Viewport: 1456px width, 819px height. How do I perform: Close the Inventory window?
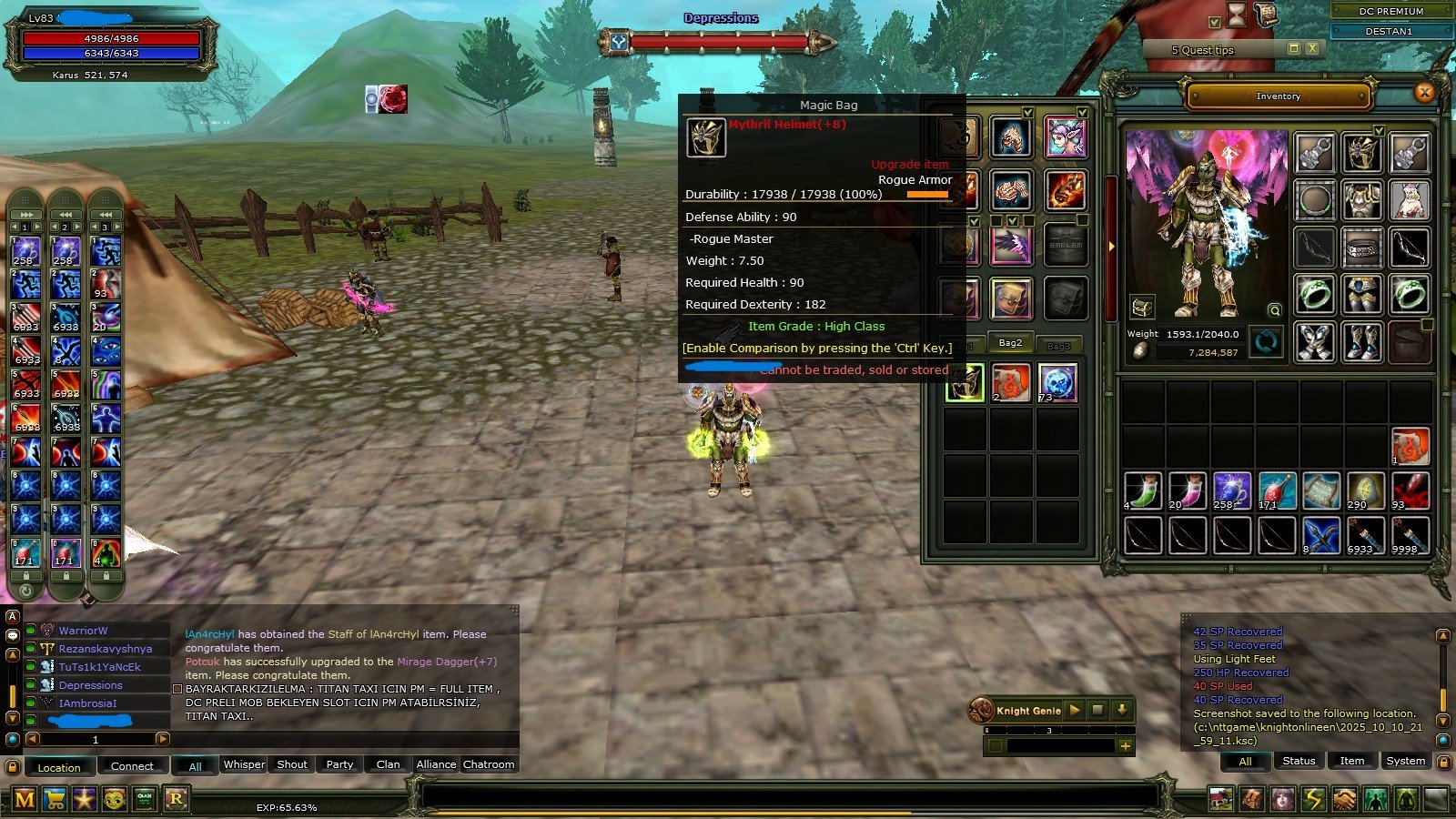coord(1424,92)
